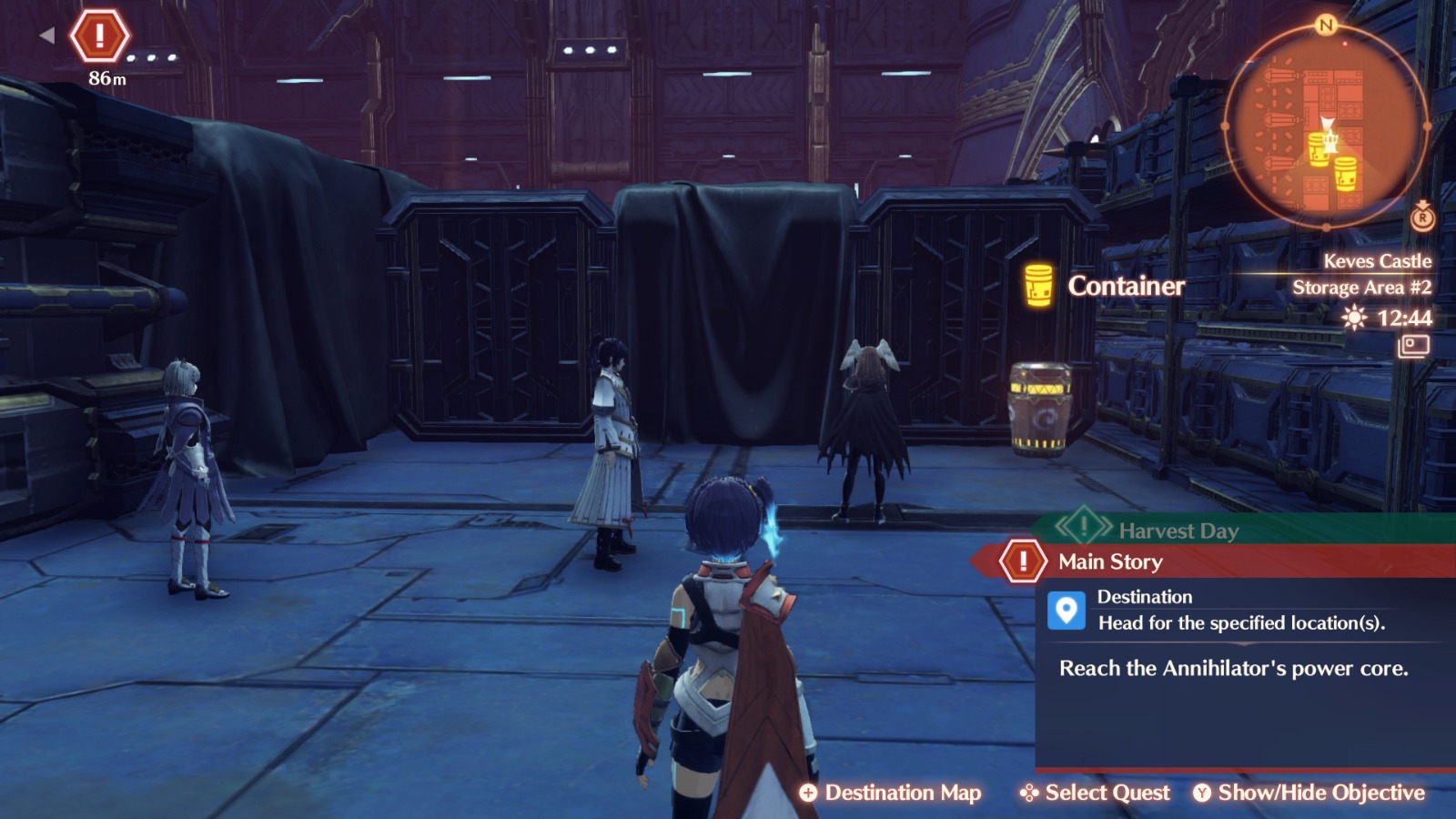The image size is (1456, 819).
Task: Click the red hexagon icon on Main Story banner
Action: [1022, 561]
